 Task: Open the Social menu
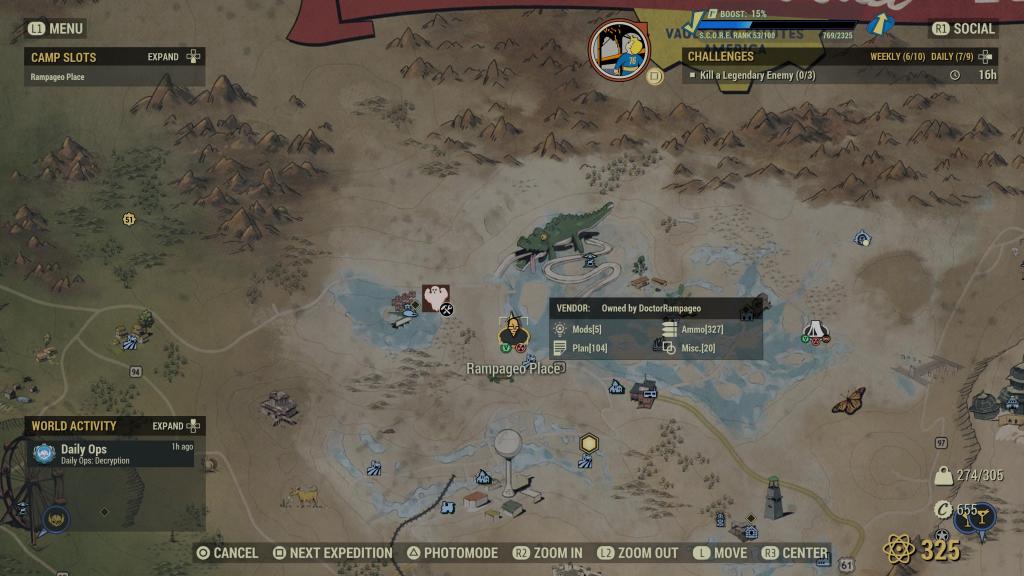pos(963,29)
